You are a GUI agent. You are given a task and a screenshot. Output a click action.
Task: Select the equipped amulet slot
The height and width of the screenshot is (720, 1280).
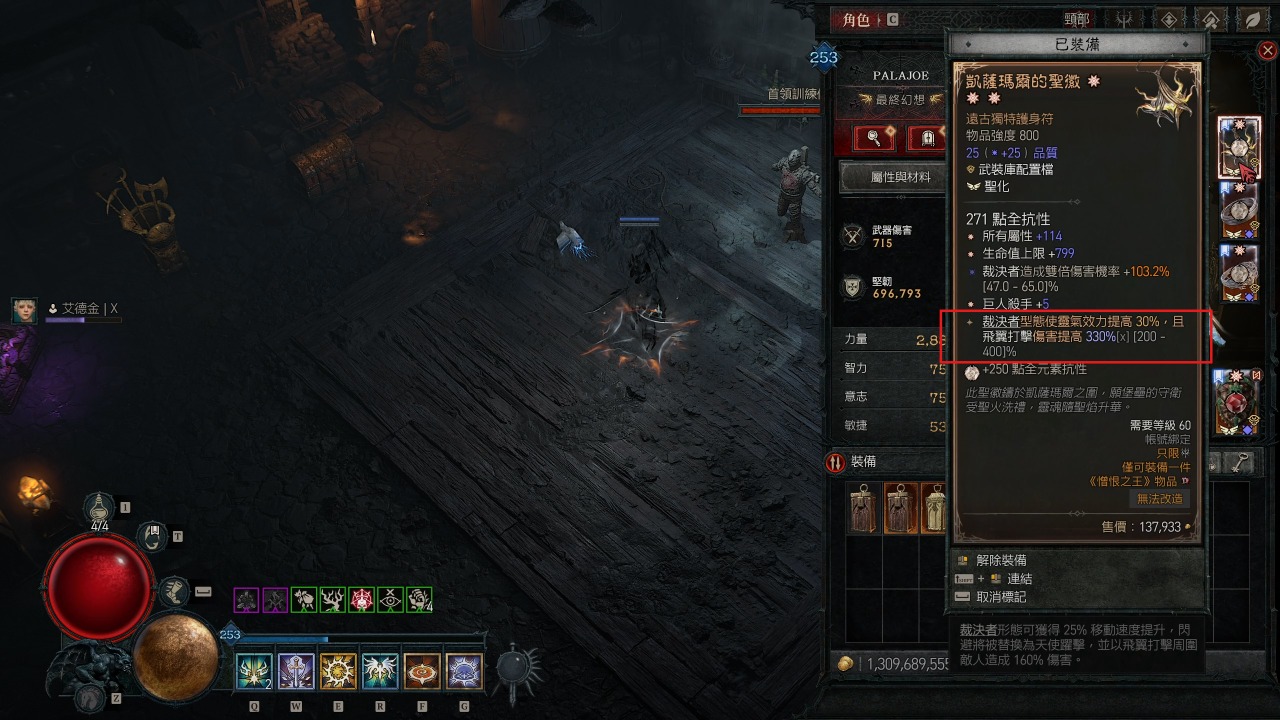coord(1239,148)
